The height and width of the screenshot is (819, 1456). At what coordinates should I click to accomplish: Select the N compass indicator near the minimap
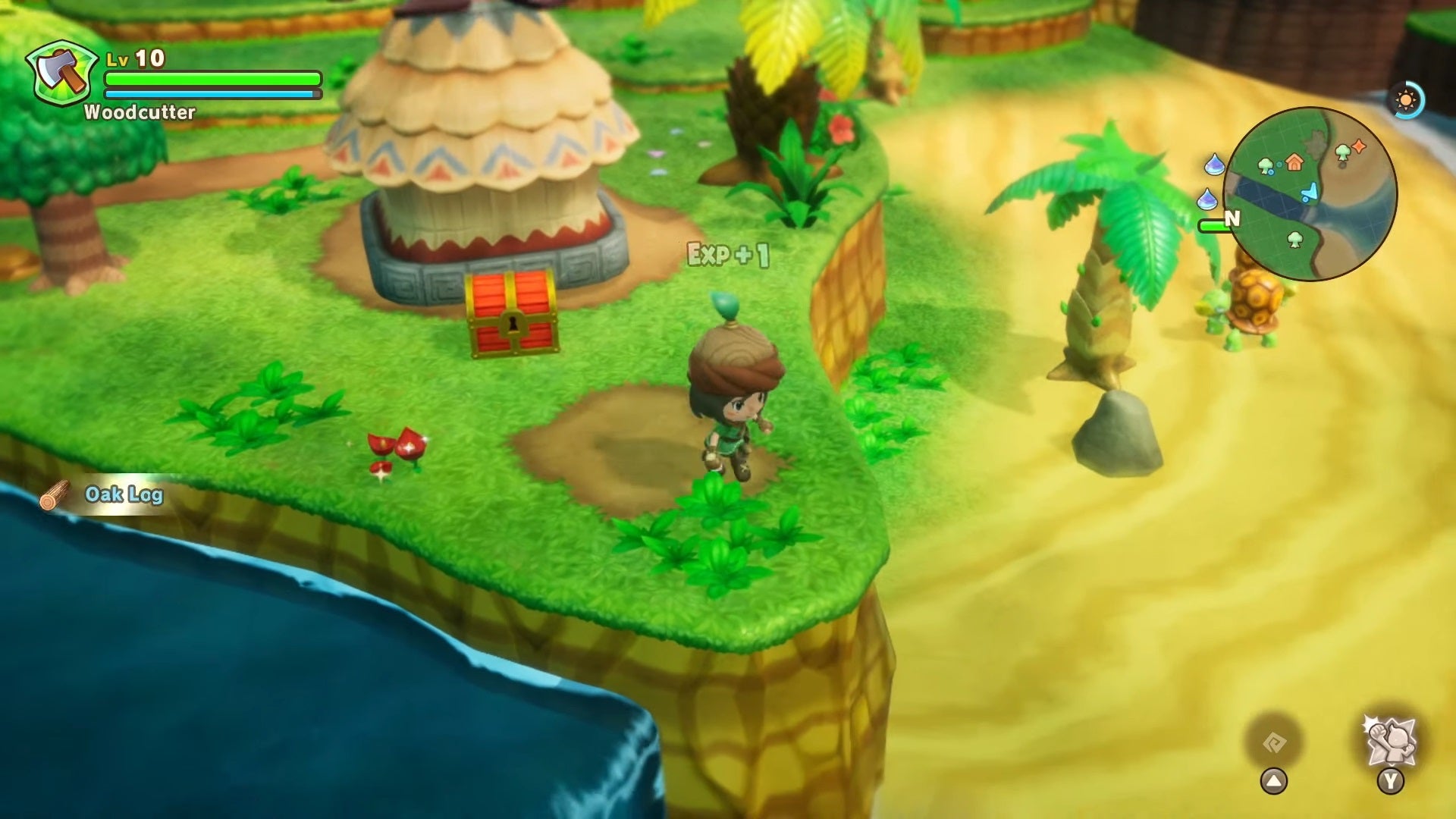(1232, 218)
